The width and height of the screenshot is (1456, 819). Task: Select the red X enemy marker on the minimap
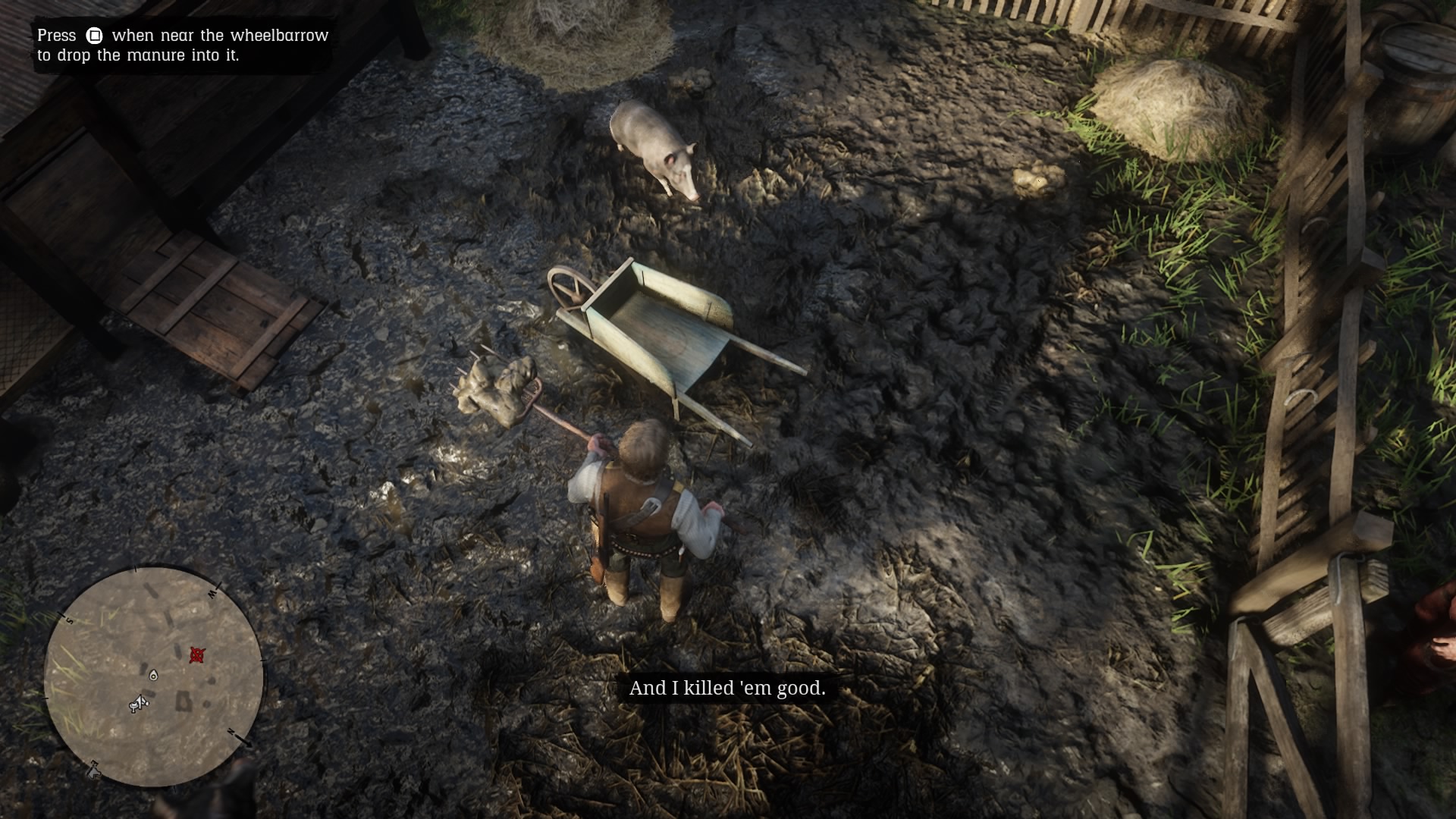coord(199,653)
